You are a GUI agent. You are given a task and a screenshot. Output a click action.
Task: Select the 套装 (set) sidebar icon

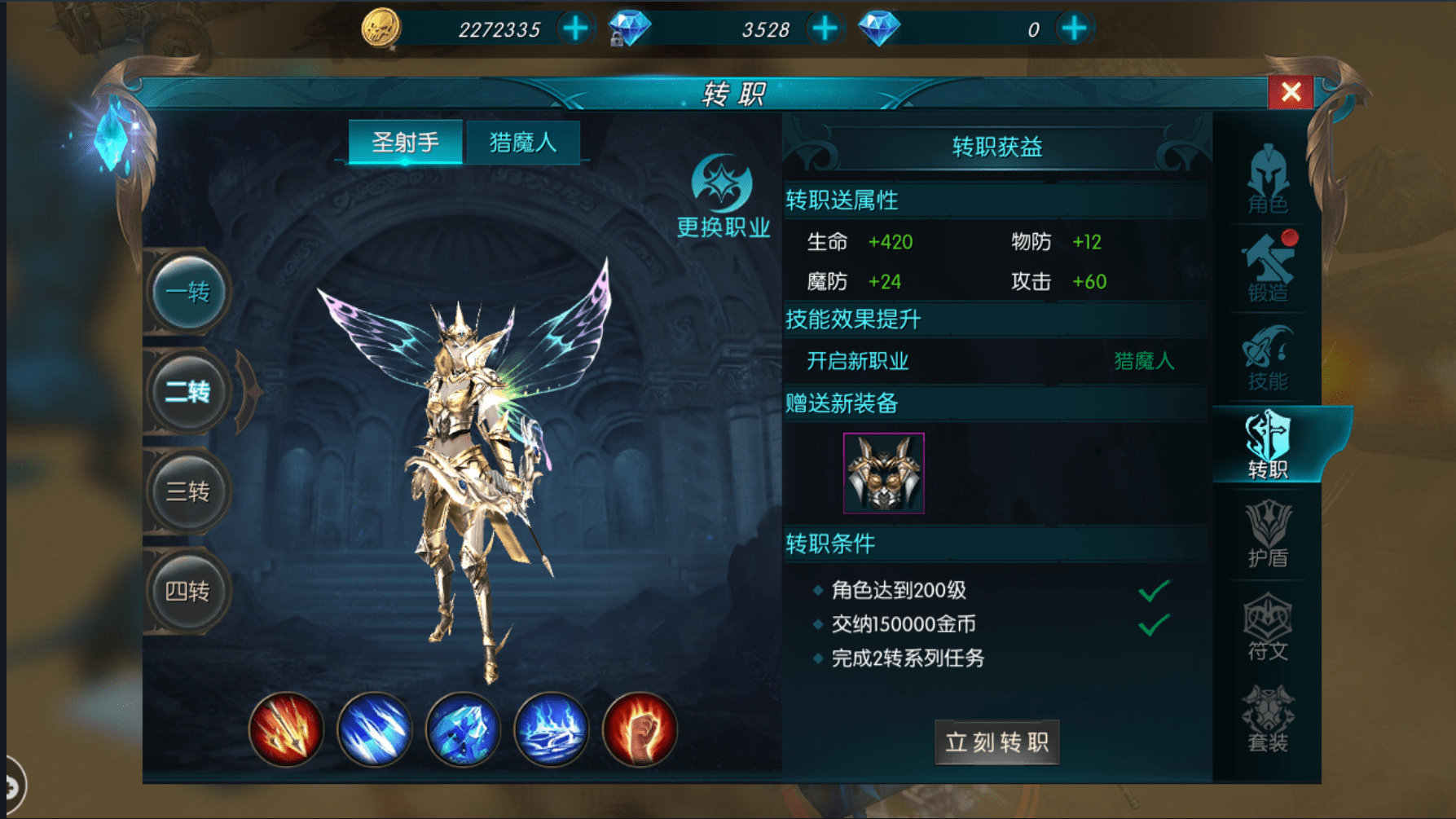1268,717
